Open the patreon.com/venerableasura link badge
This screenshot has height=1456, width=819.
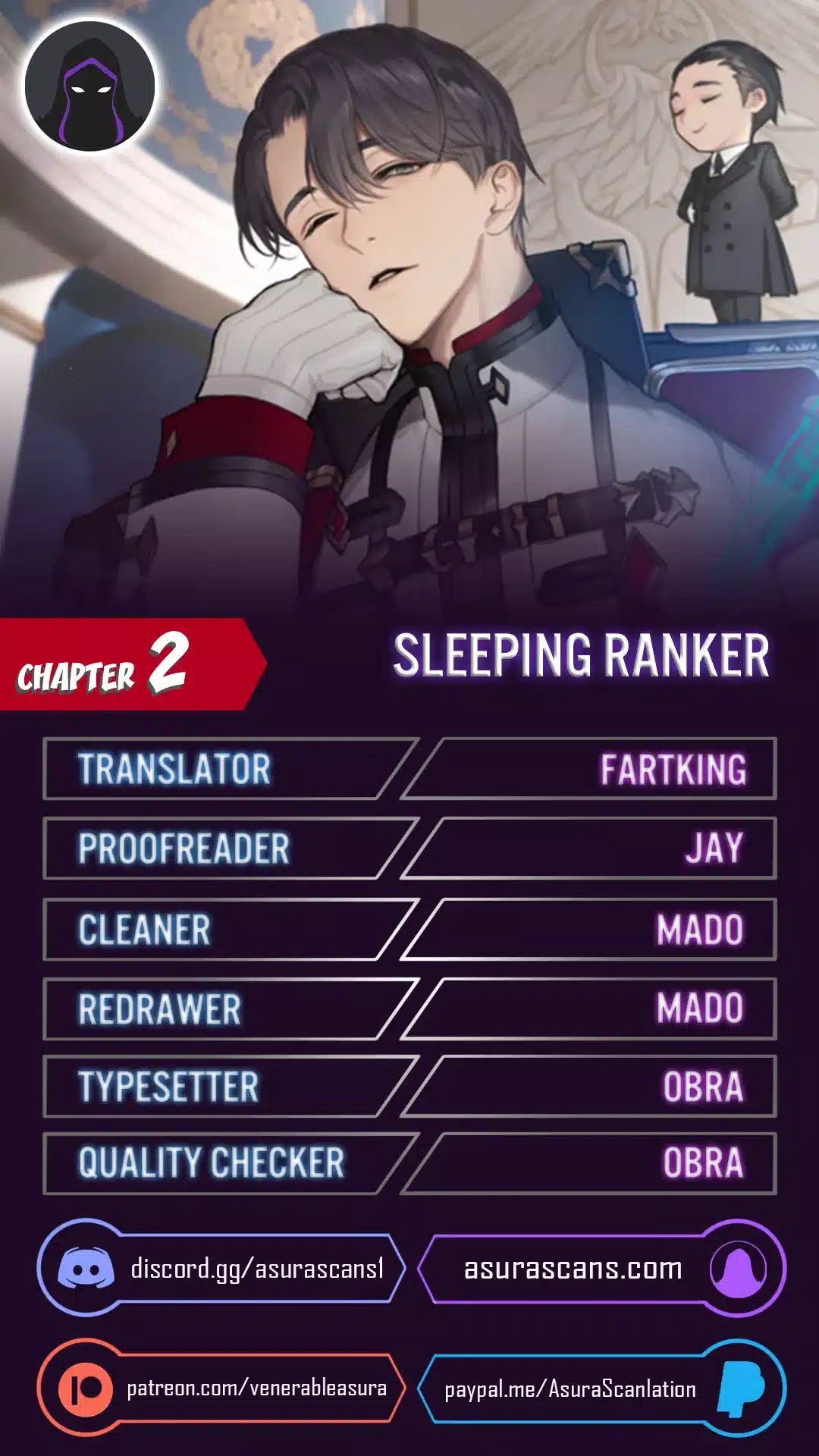pyautogui.click(x=221, y=1388)
